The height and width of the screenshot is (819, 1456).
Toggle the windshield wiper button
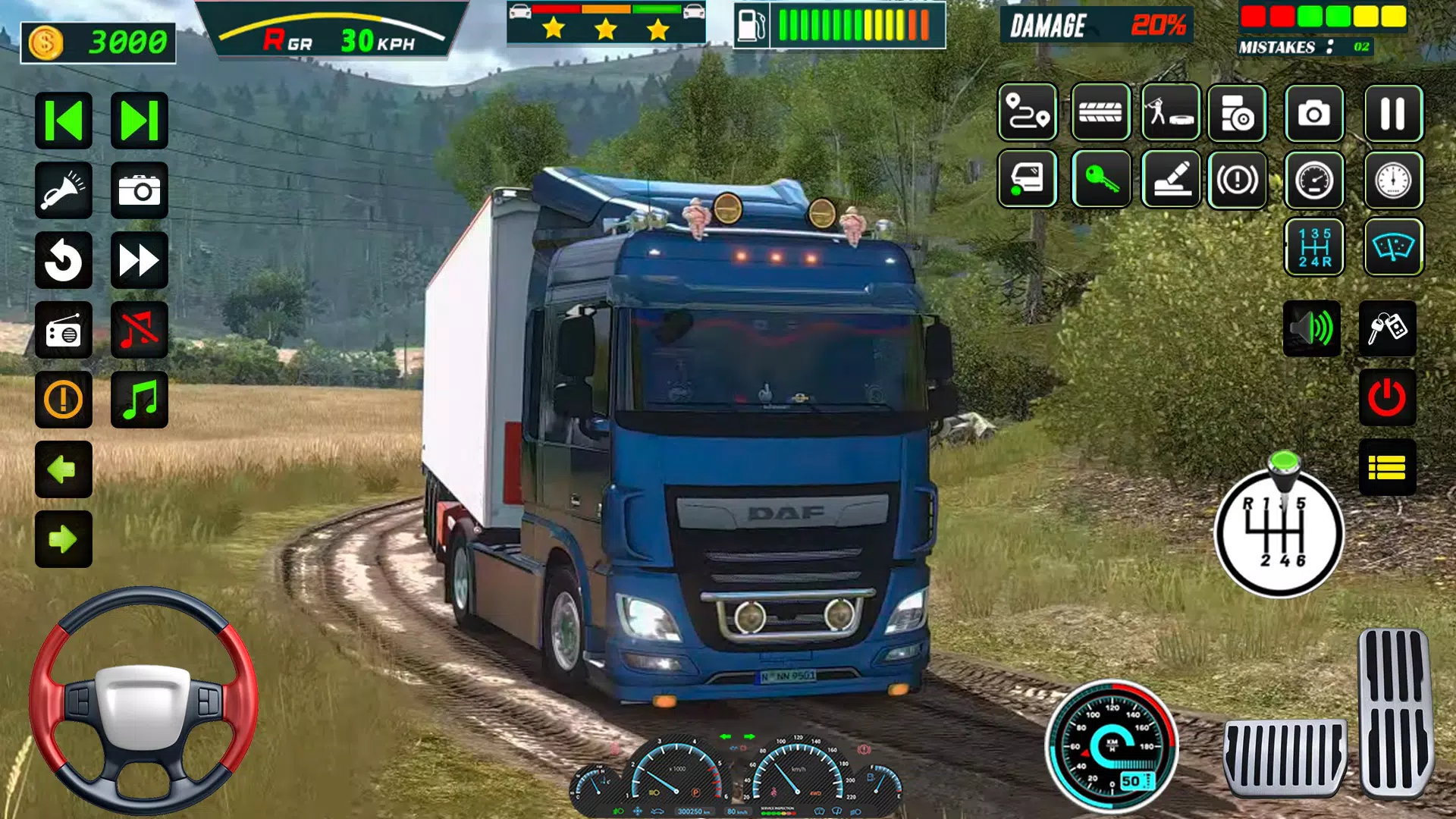(1392, 247)
